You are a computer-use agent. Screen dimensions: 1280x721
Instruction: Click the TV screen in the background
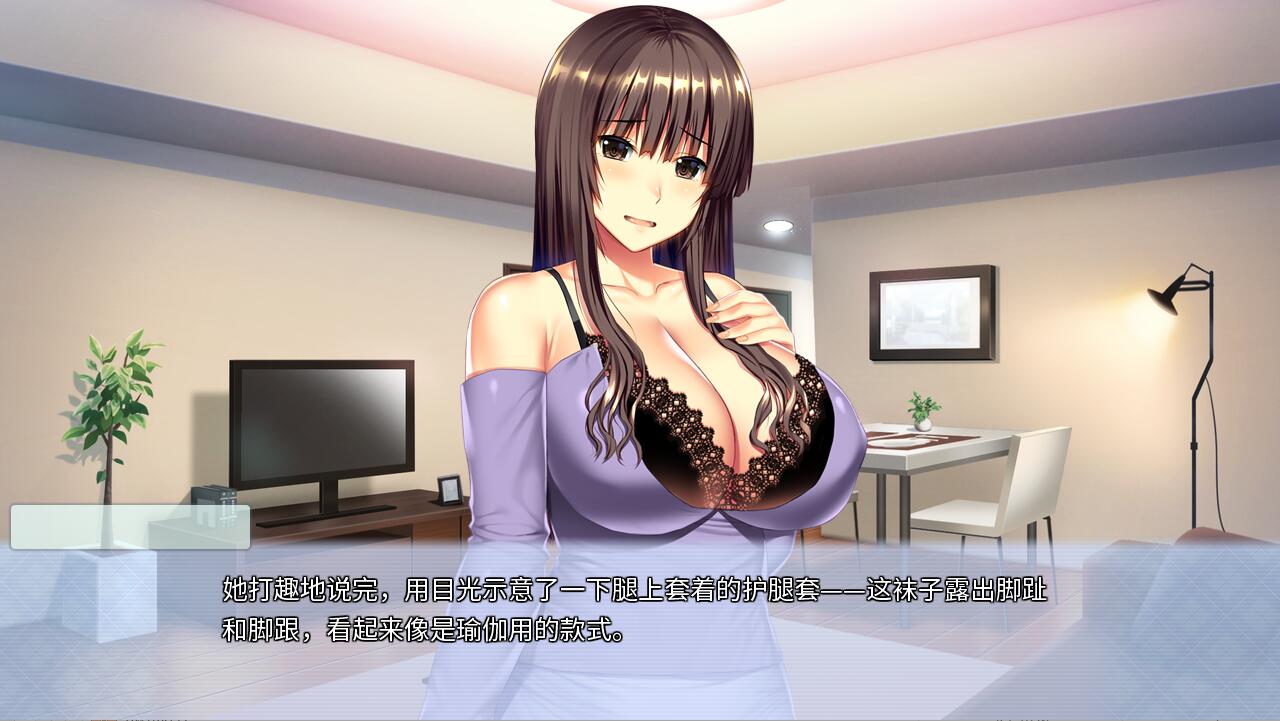point(320,420)
